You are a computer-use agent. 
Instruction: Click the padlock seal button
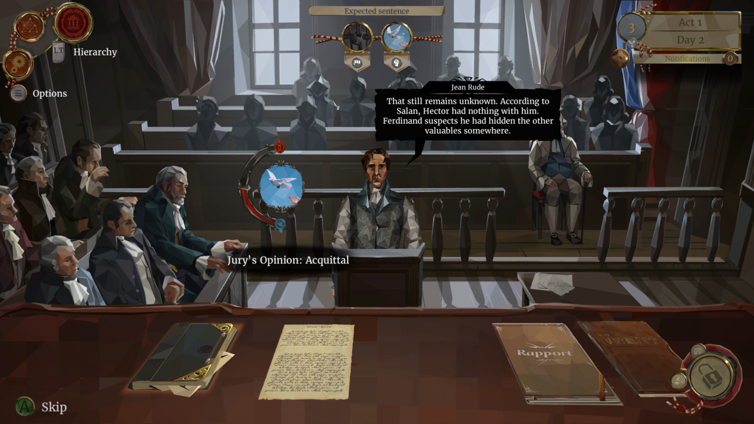[x=712, y=375]
